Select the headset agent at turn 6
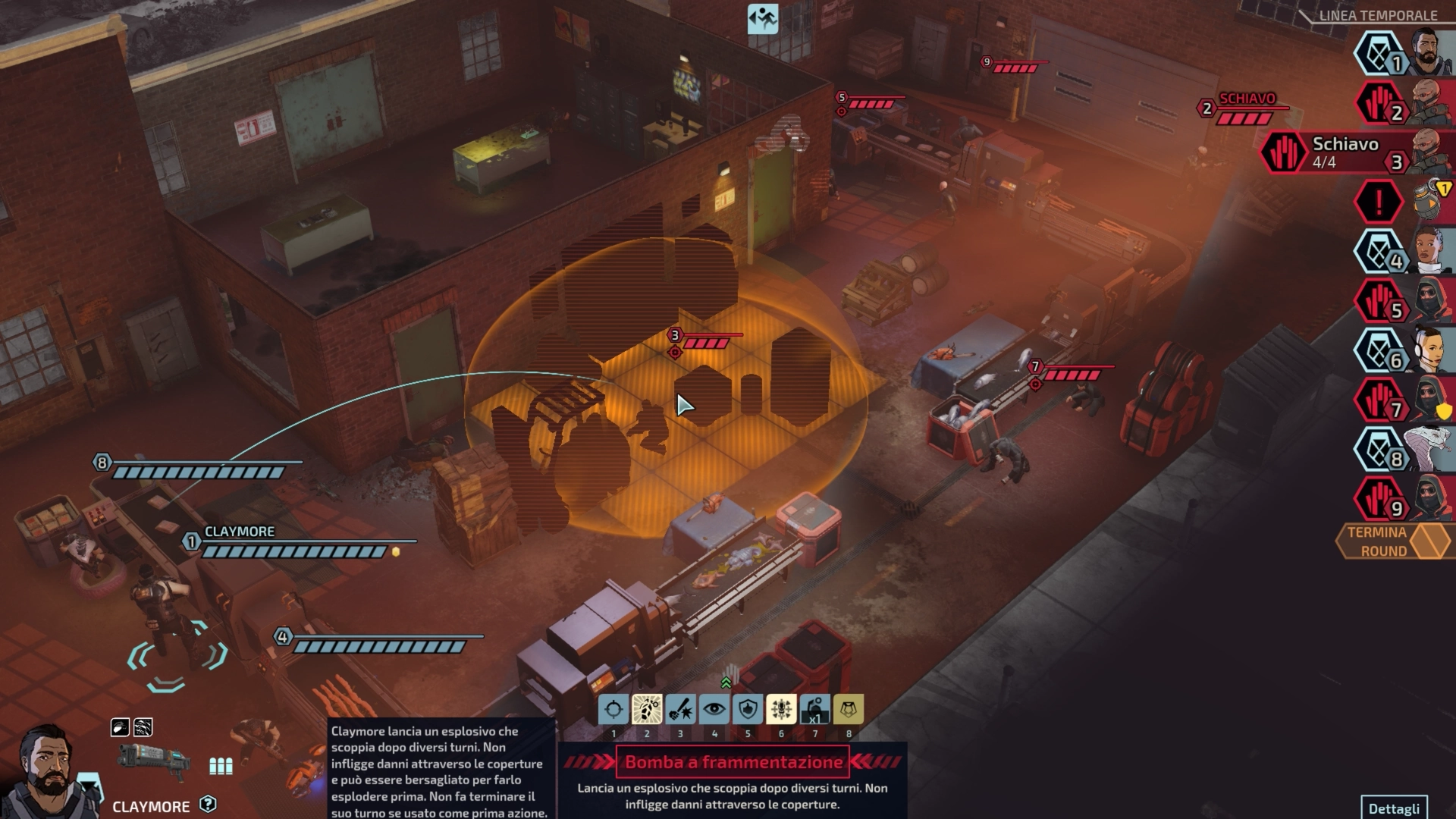The height and width of the screenshot is (819, 1456). [1404, 350]
